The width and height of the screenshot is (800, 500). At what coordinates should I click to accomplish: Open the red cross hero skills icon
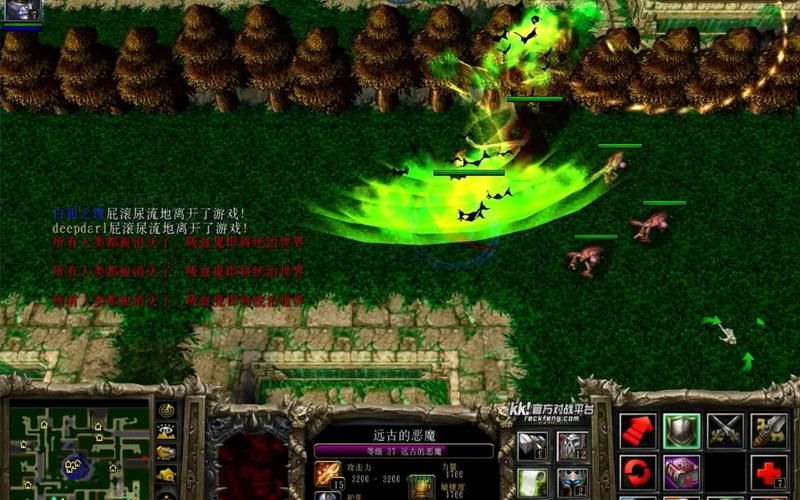[769, 471]
